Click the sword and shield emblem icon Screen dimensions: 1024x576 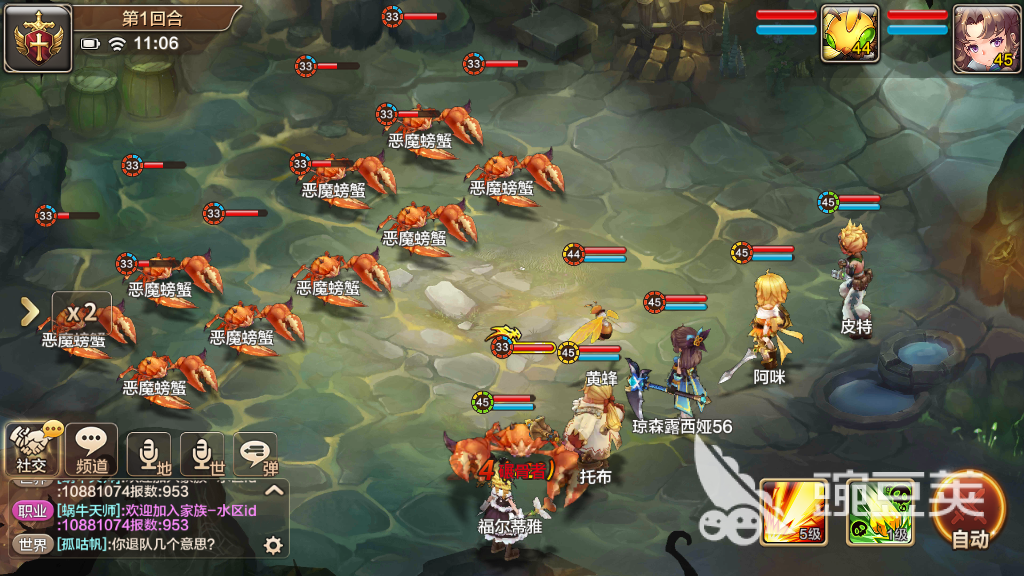pyautogui.click(x=38, y=37)
